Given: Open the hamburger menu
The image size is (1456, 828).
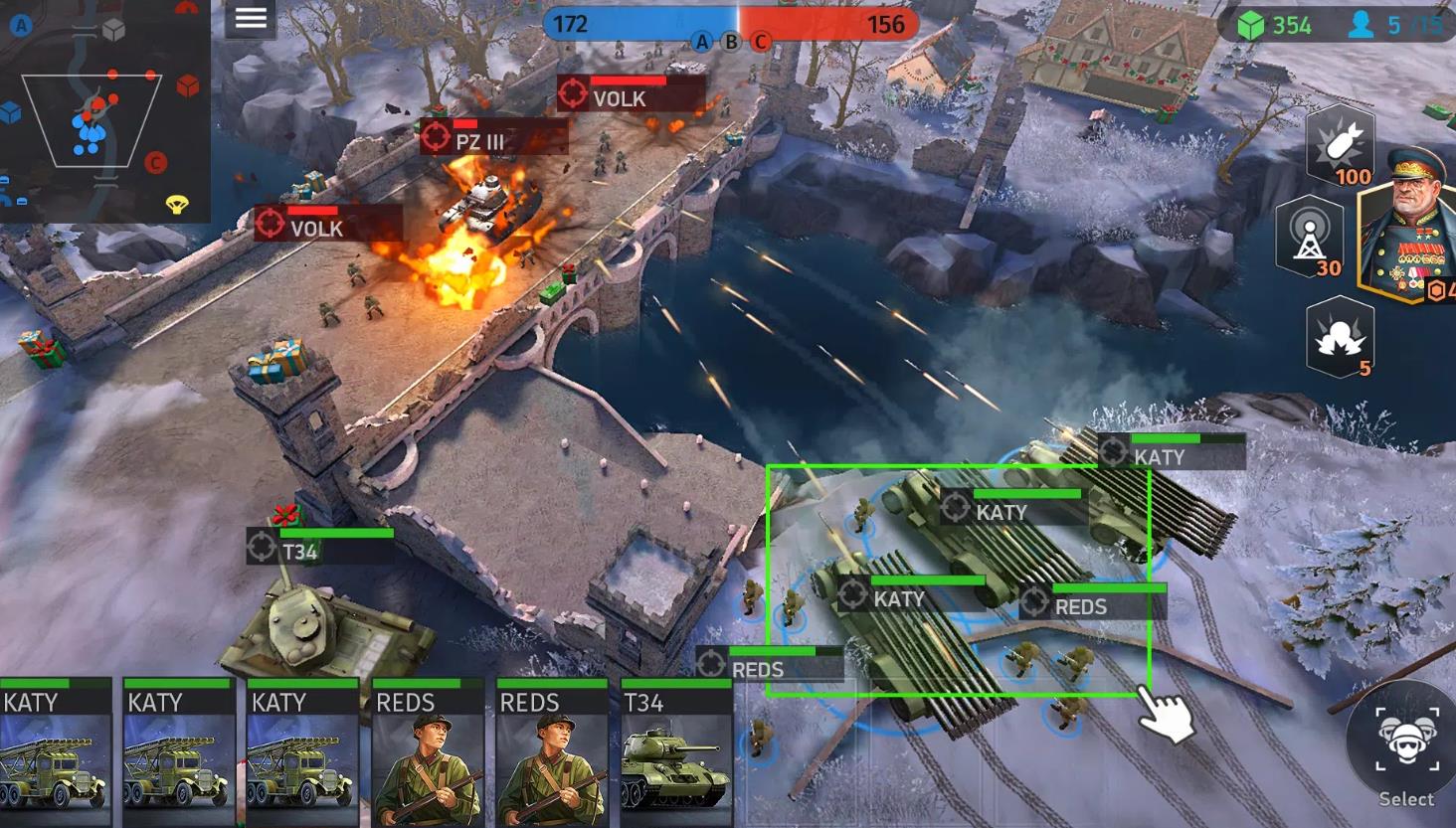Looking at the screenshot, I should point(250,19).
